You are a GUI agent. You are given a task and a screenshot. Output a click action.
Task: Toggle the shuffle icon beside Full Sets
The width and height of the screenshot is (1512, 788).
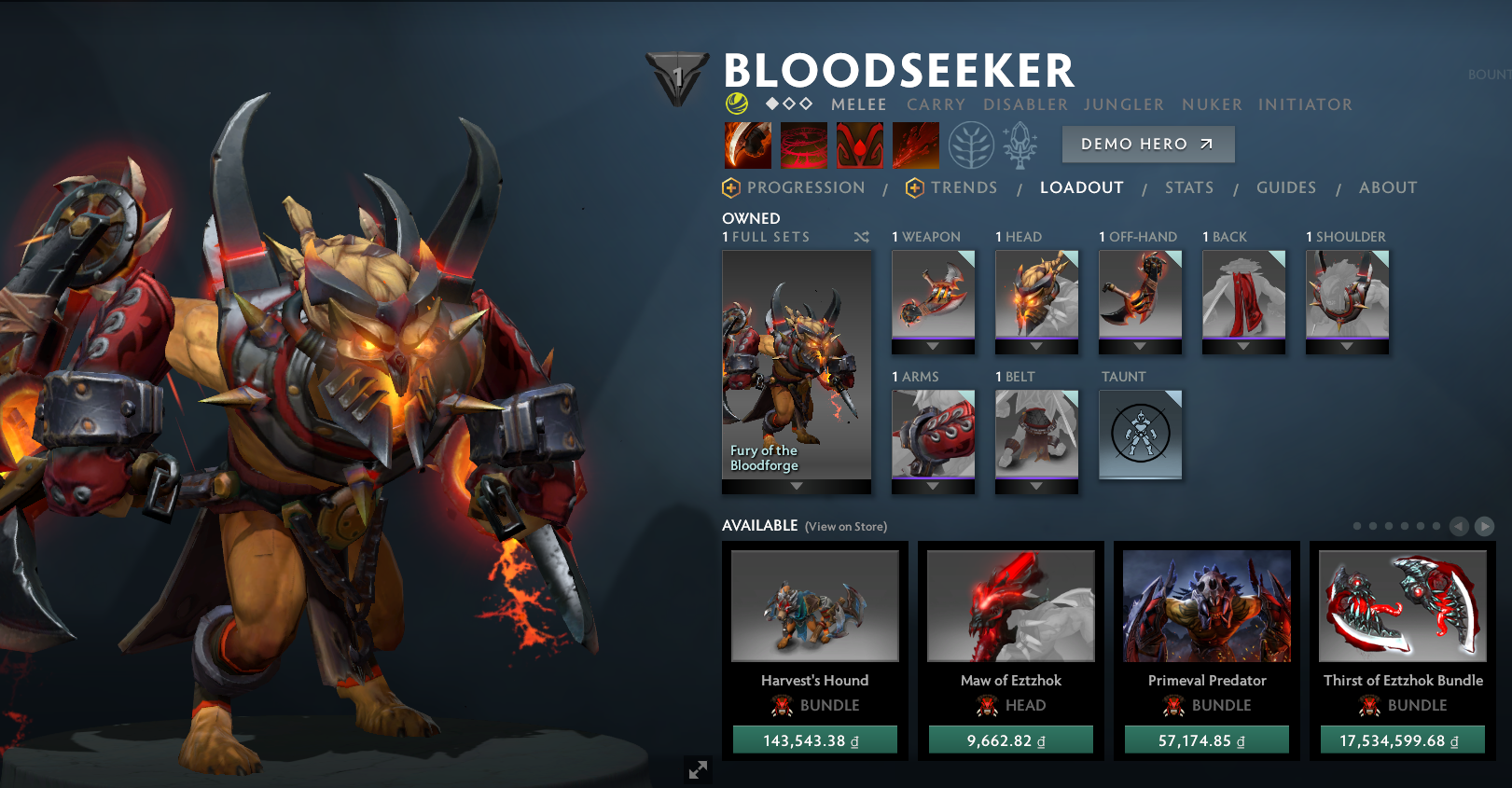860,238
